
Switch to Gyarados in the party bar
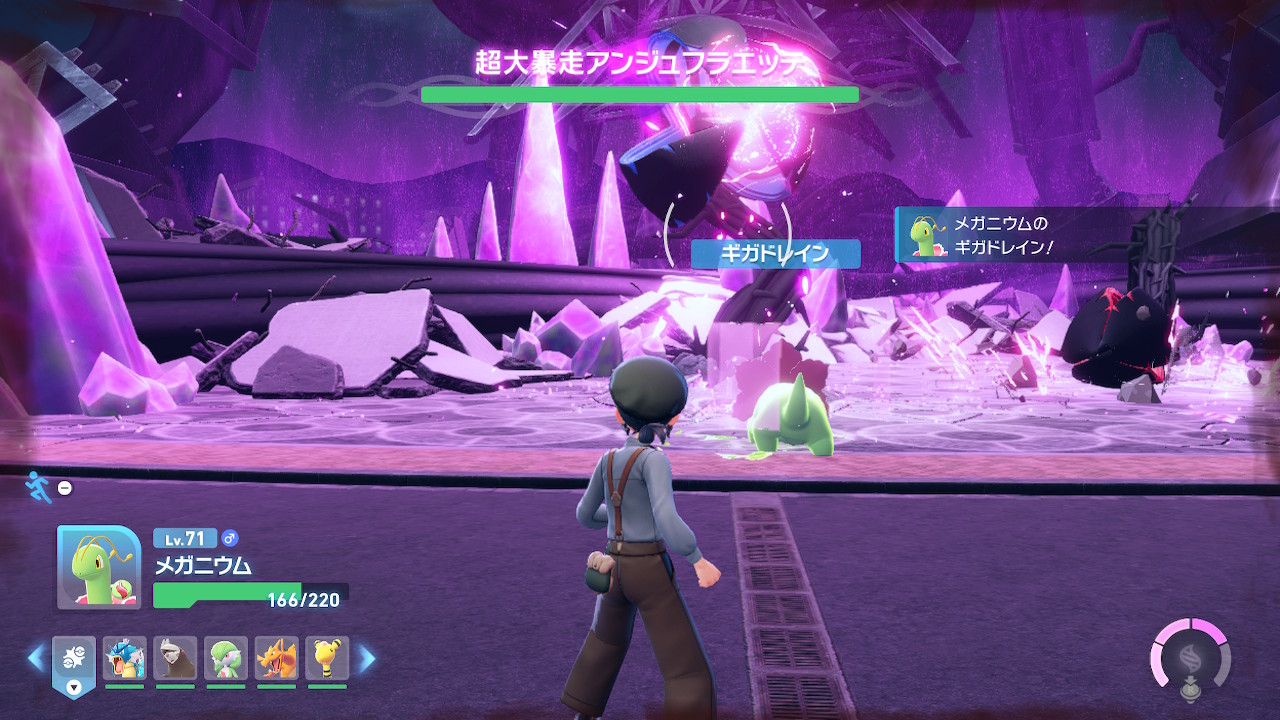[x=124, y=659]
